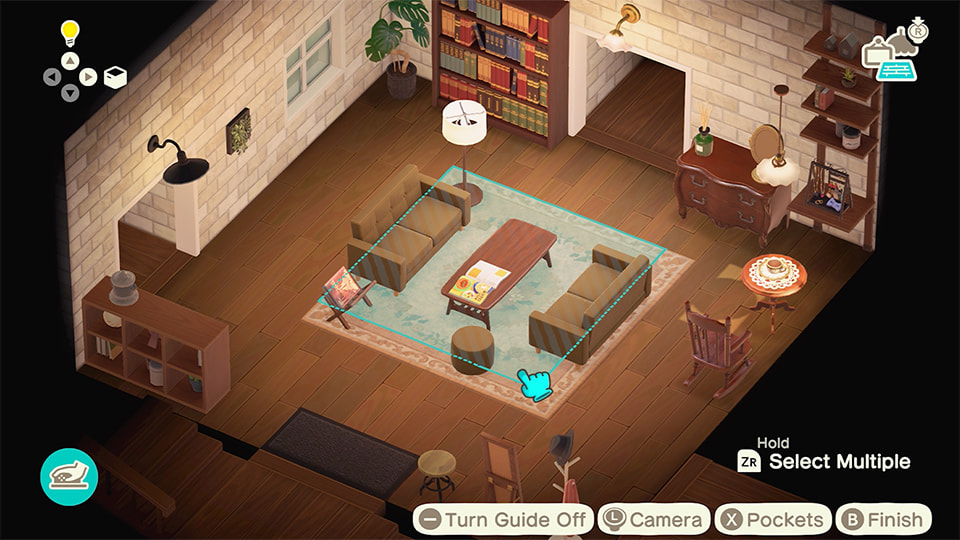The height and width of the screenshot is (540, 960).
Task: Select the teal polishing hand icon
Action: coord(68,476)
